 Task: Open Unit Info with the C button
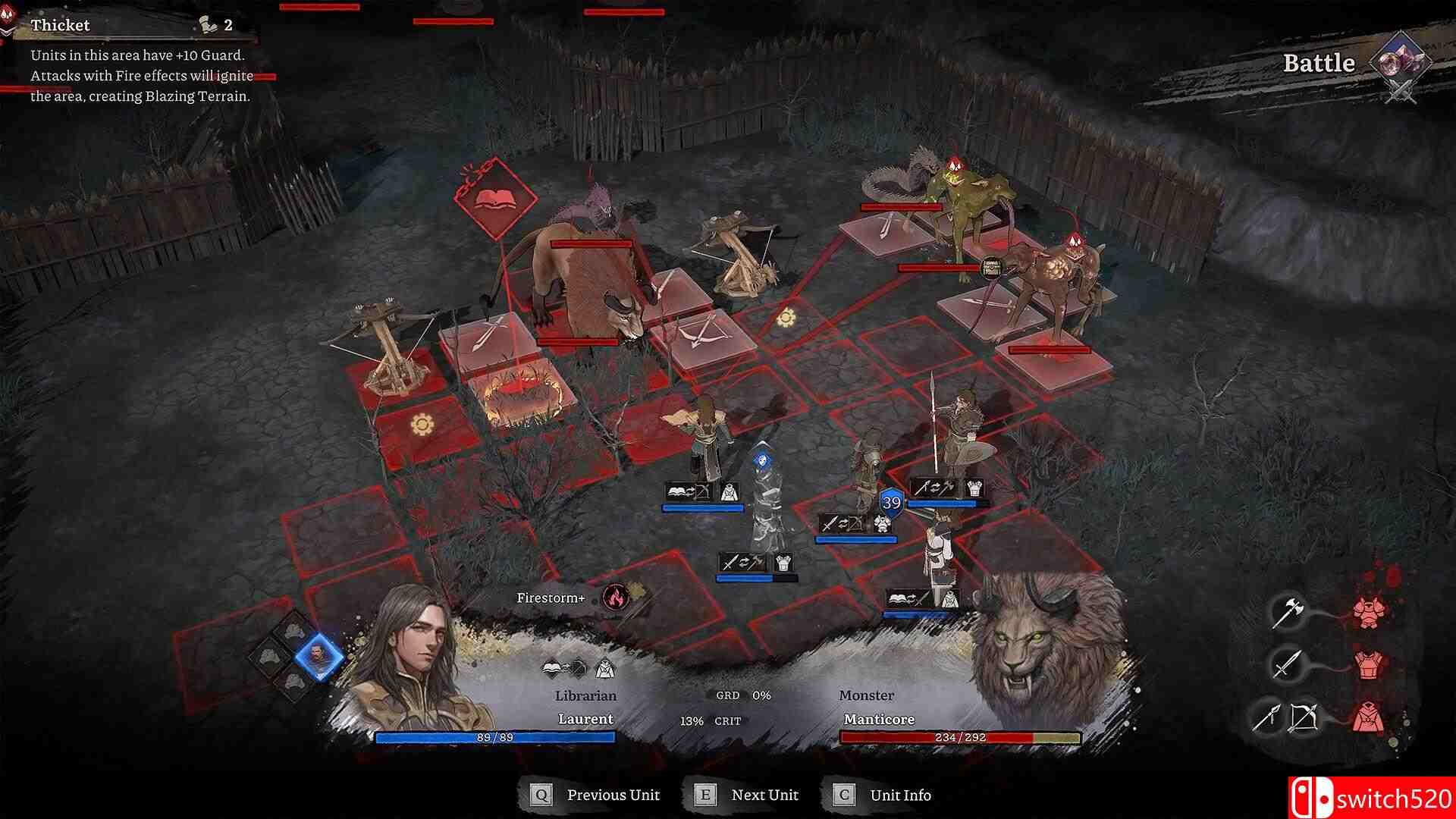pos(842,795)
